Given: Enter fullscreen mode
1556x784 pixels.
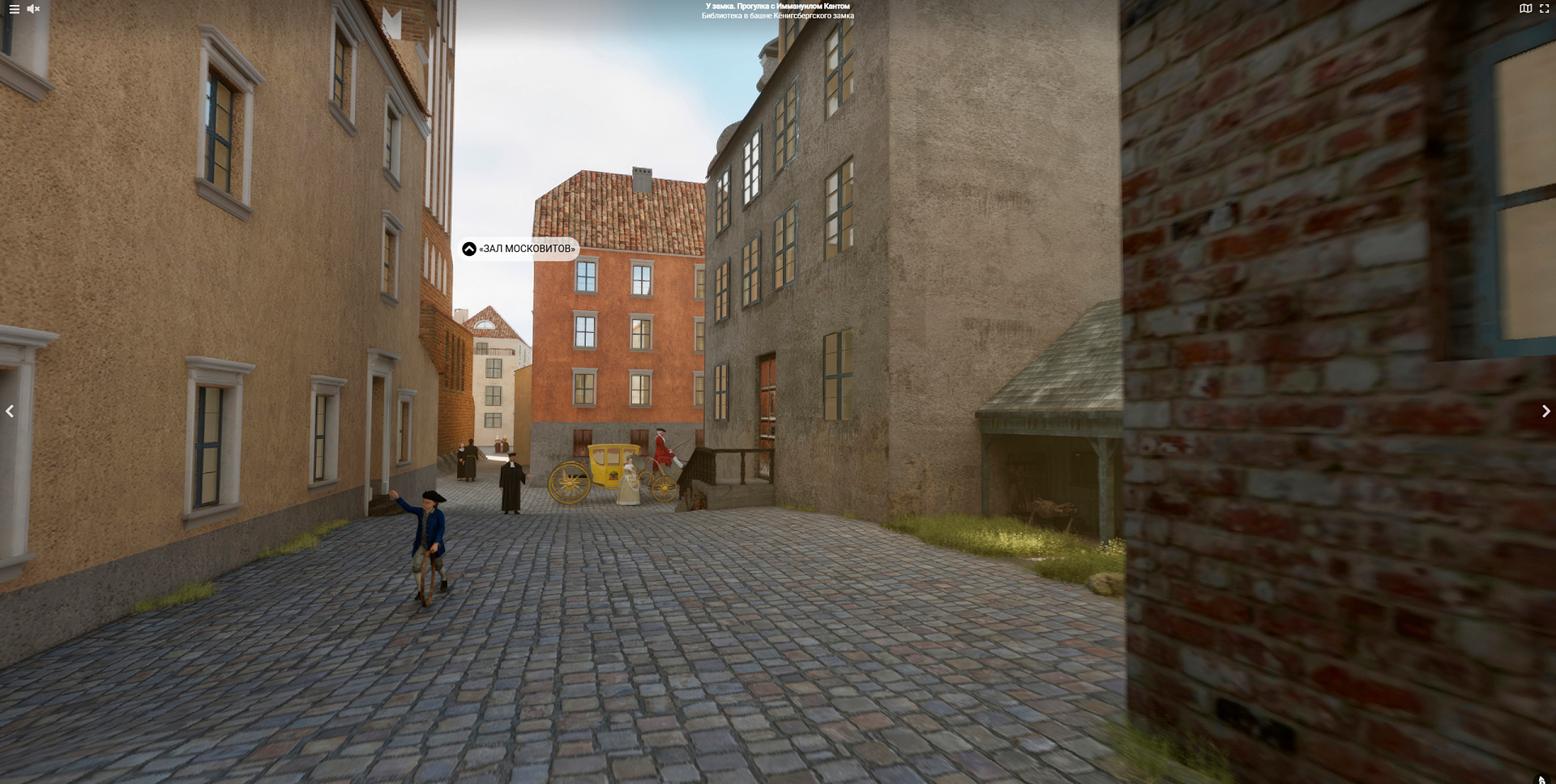Looking at the screenshot, I should coord(1545,9).
